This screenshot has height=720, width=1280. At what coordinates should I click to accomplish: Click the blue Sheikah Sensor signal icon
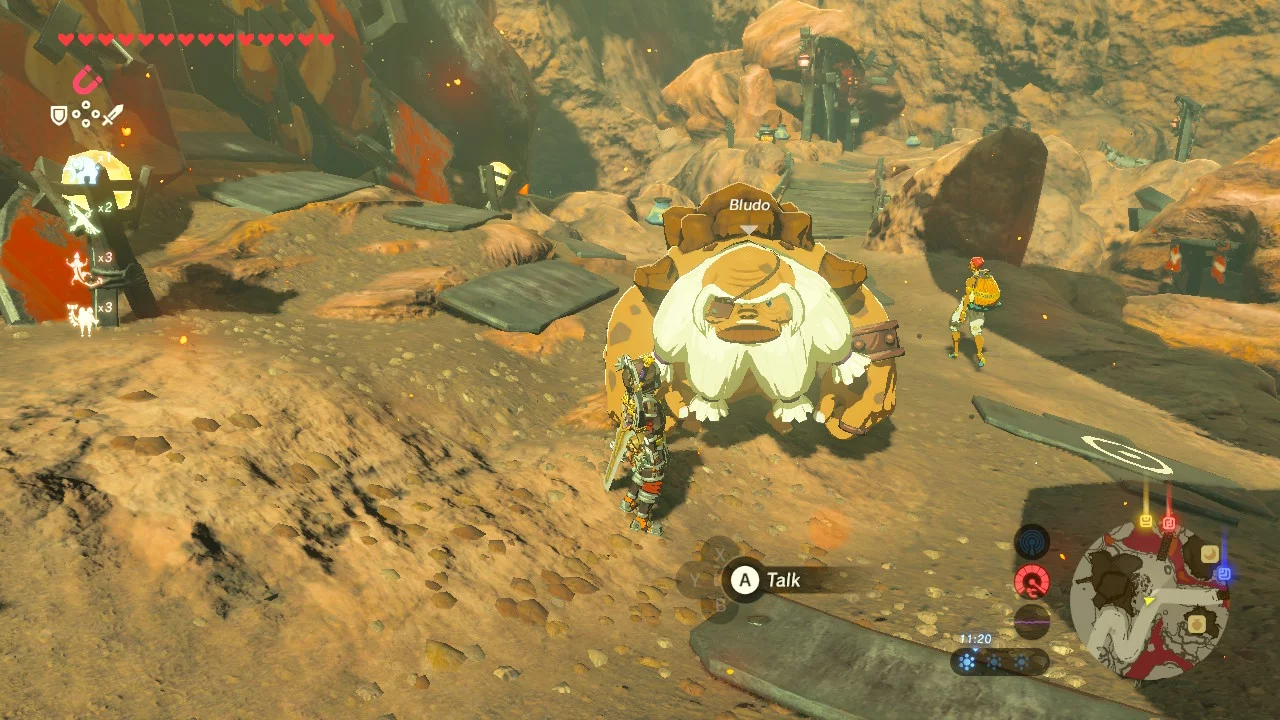coord(1031,543)
